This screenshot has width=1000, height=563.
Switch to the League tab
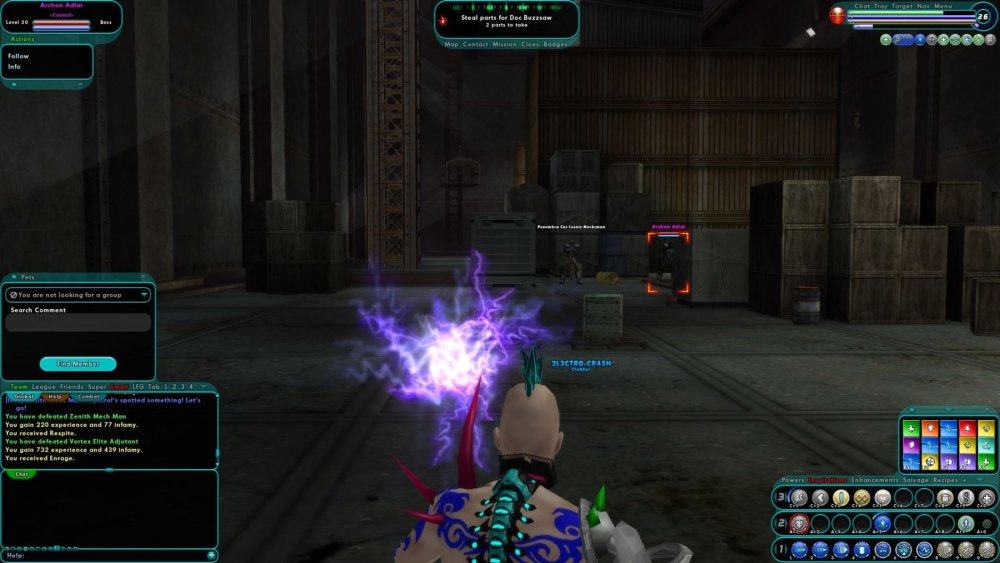[x=42, y=386]
